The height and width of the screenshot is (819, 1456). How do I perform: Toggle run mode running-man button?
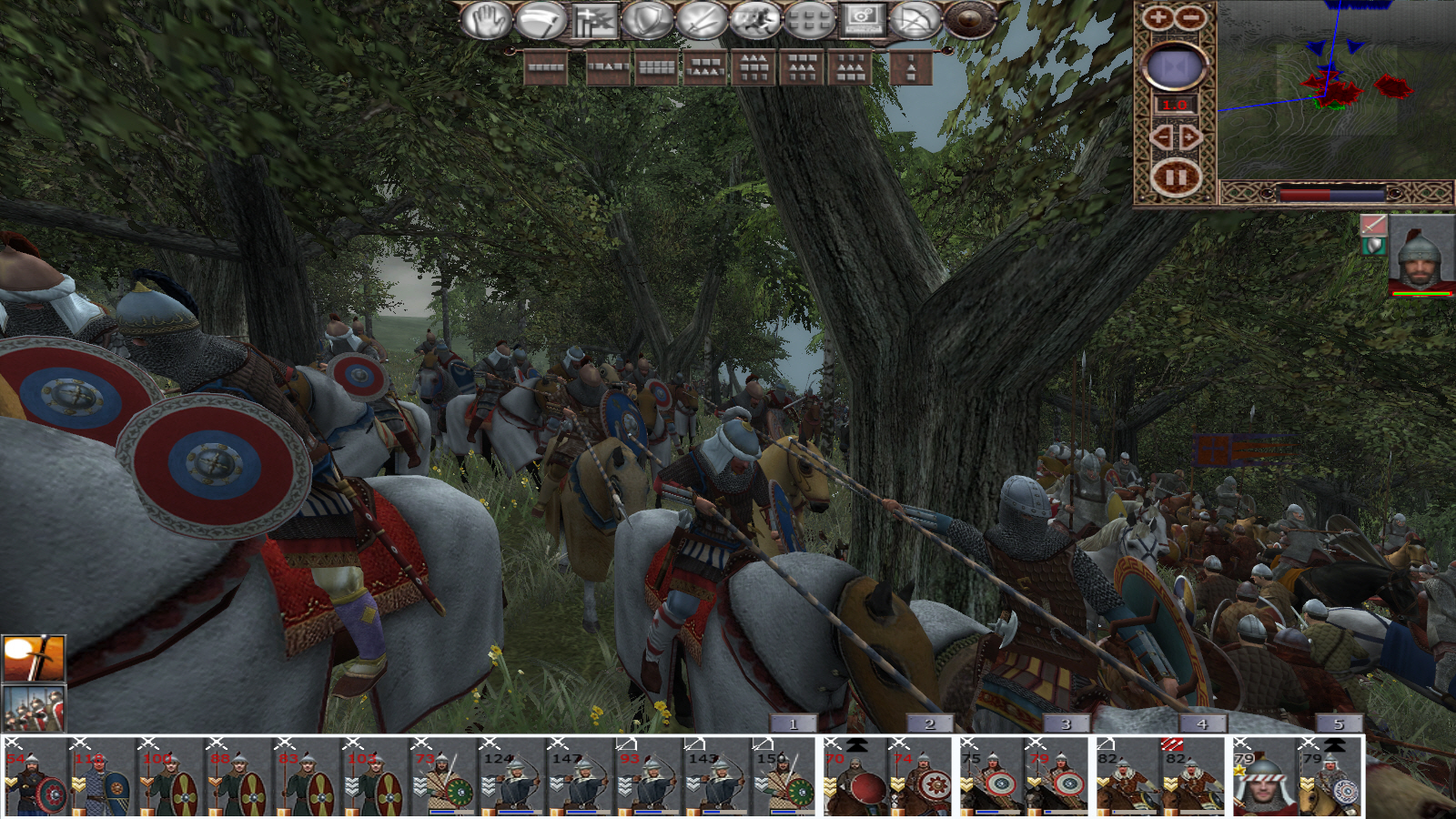point(755,20)
